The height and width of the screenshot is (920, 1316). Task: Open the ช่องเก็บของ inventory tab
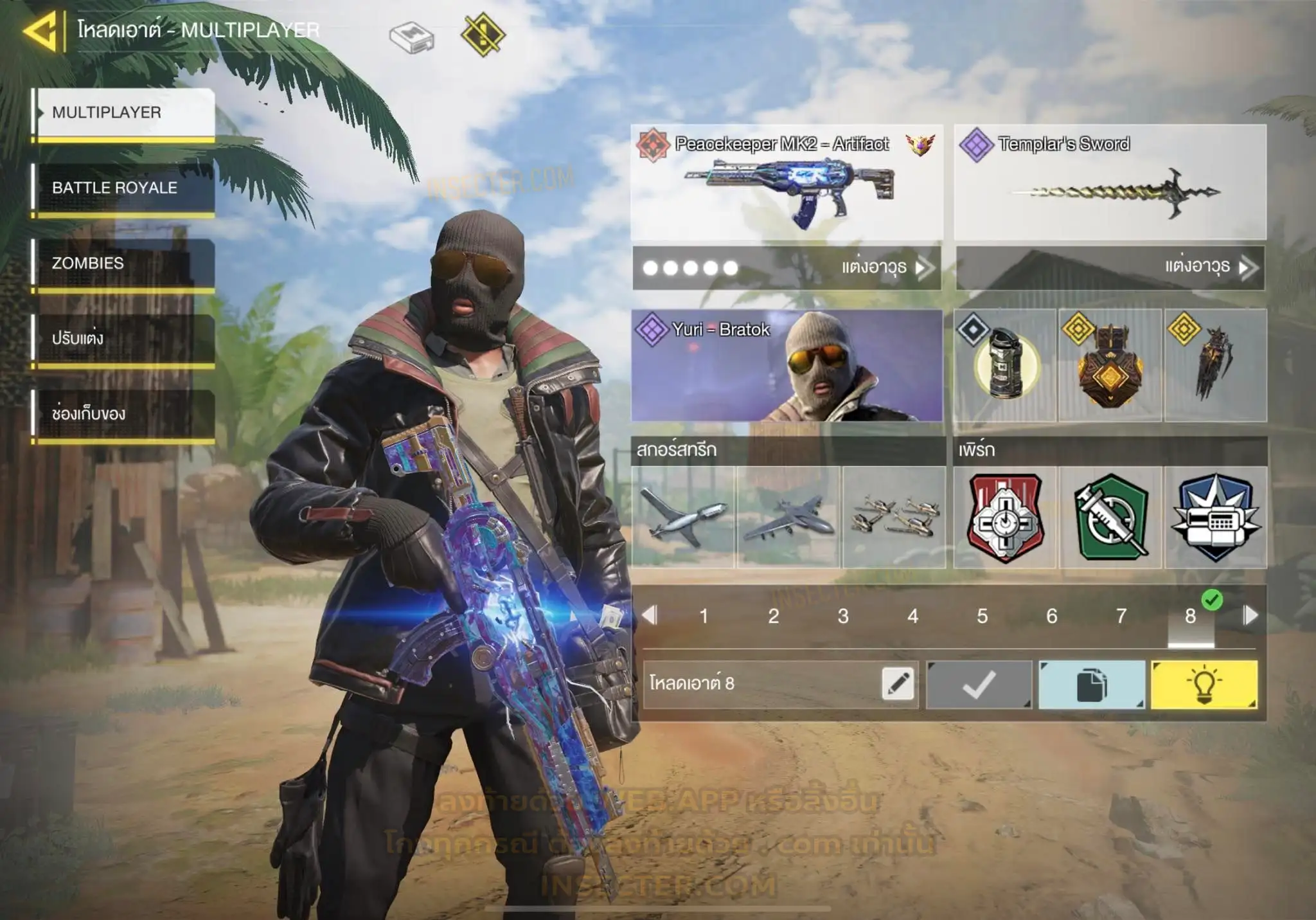pyautogui.click(x=123, y=413)
